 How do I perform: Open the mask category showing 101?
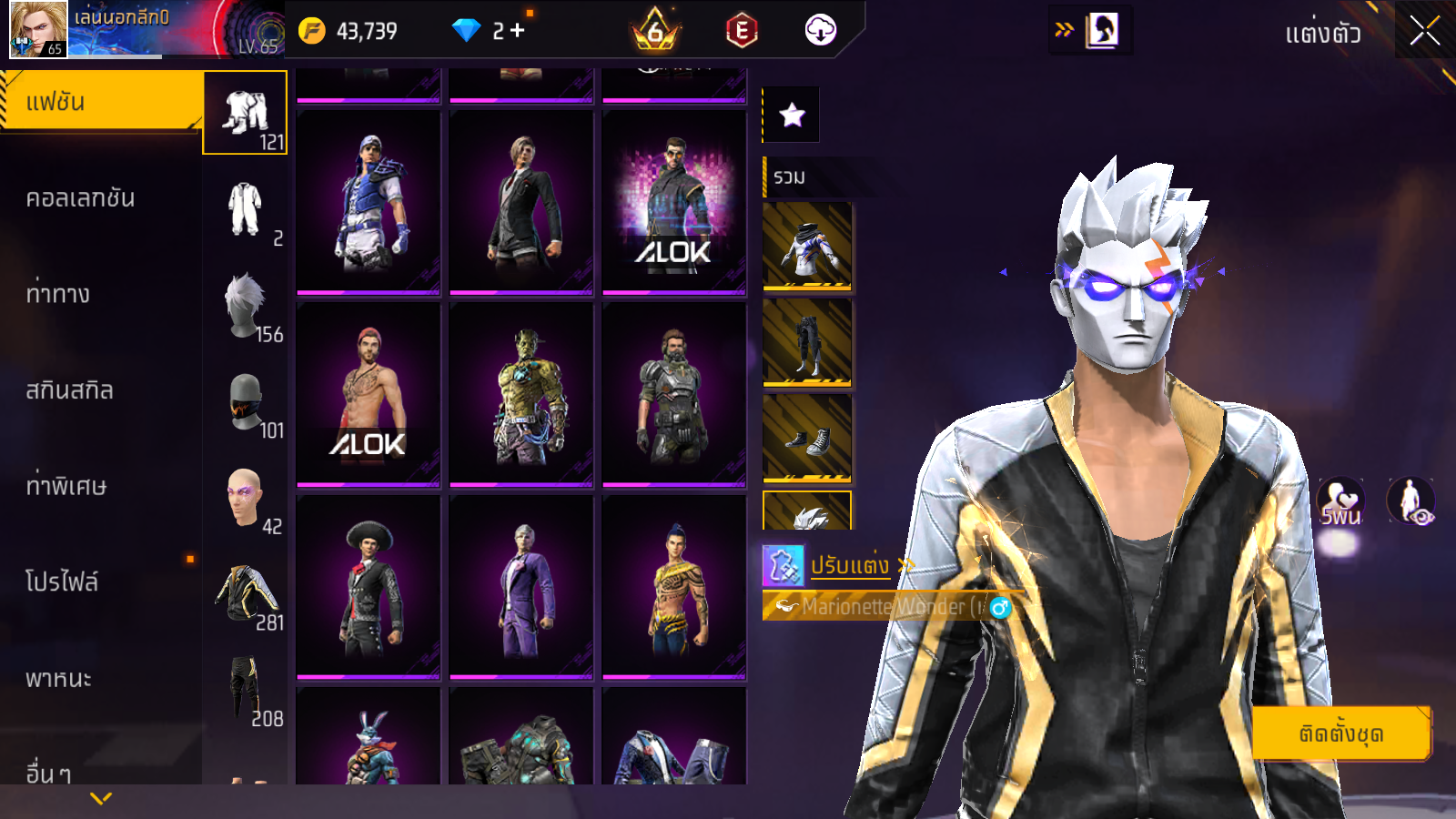[x=246, y=403]
